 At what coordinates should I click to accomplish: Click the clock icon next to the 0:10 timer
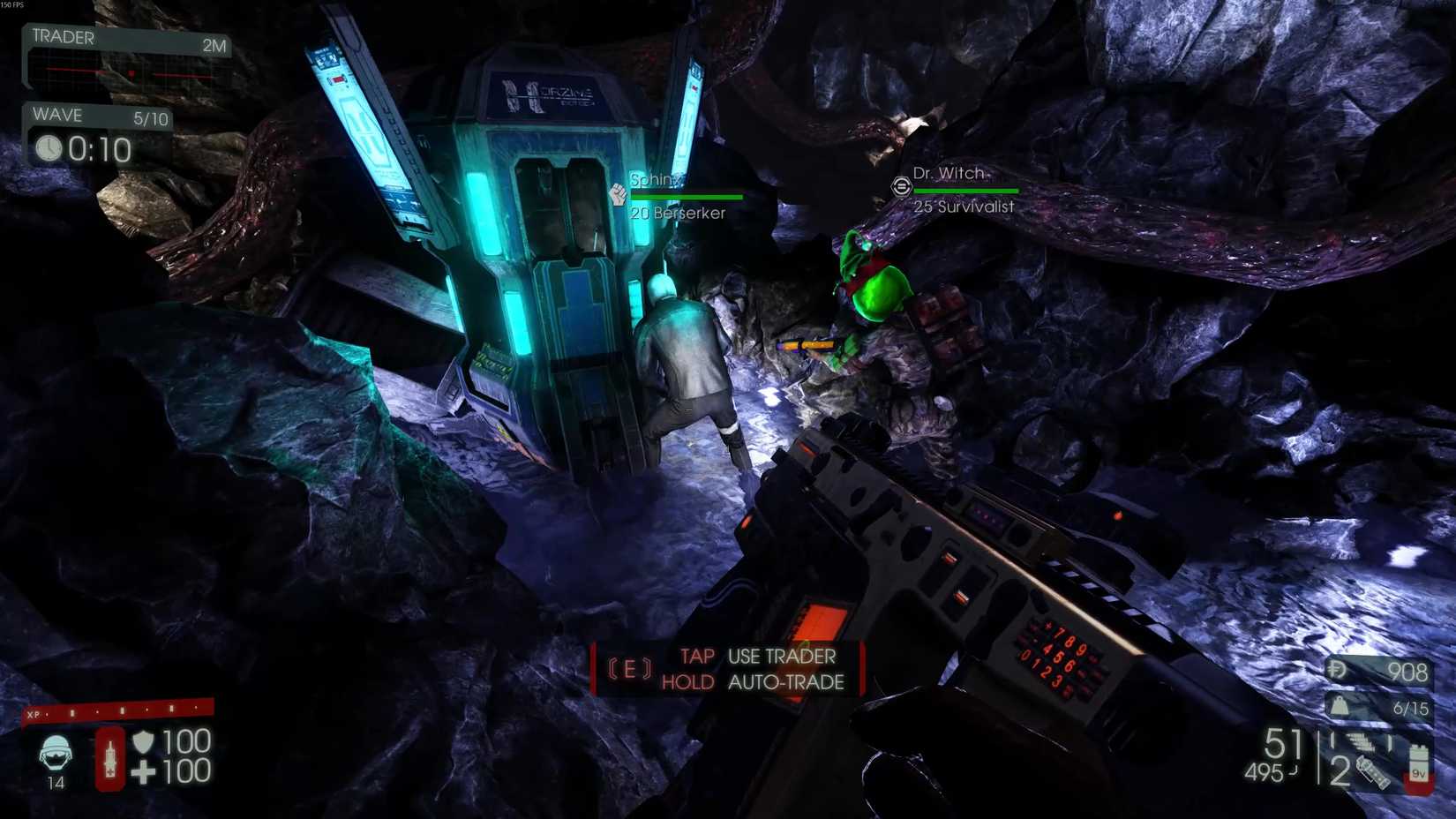[51, 150]
